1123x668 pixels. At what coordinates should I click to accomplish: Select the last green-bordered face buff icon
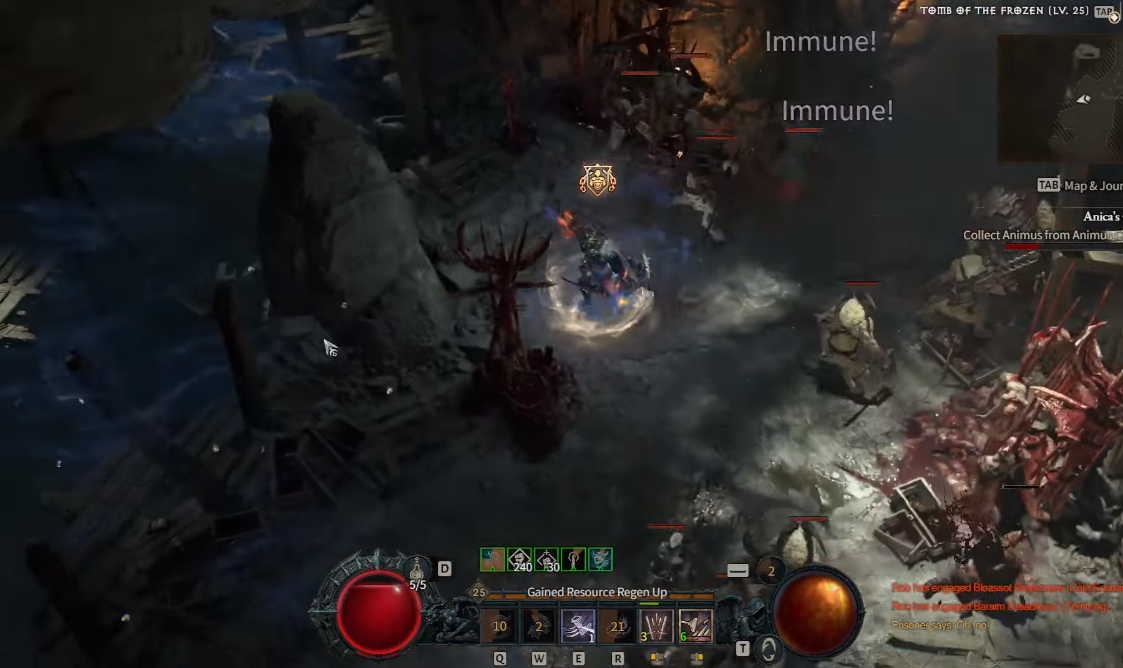(x=601, y=559)
